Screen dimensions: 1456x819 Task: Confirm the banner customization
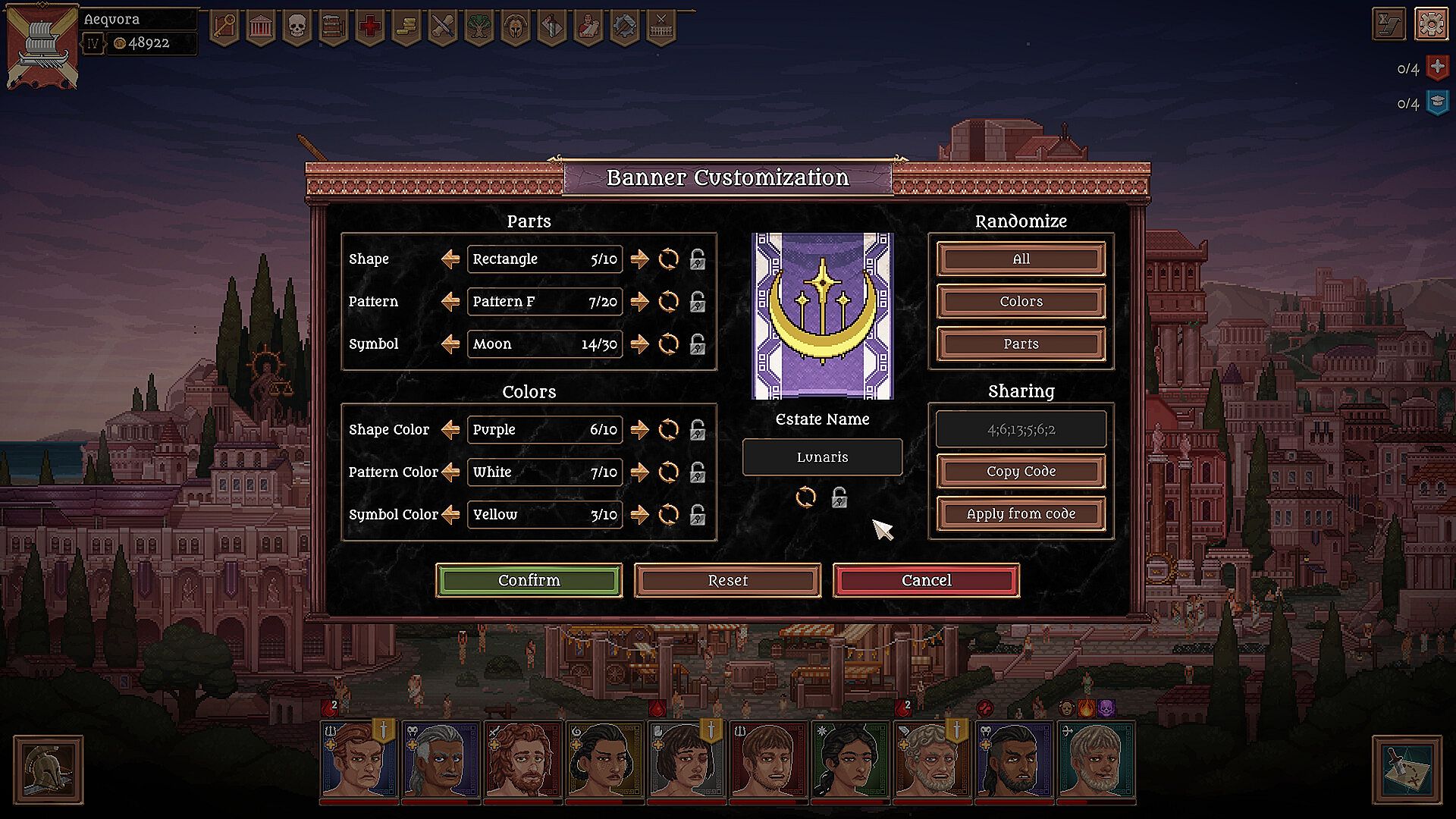tap(529, 580)
